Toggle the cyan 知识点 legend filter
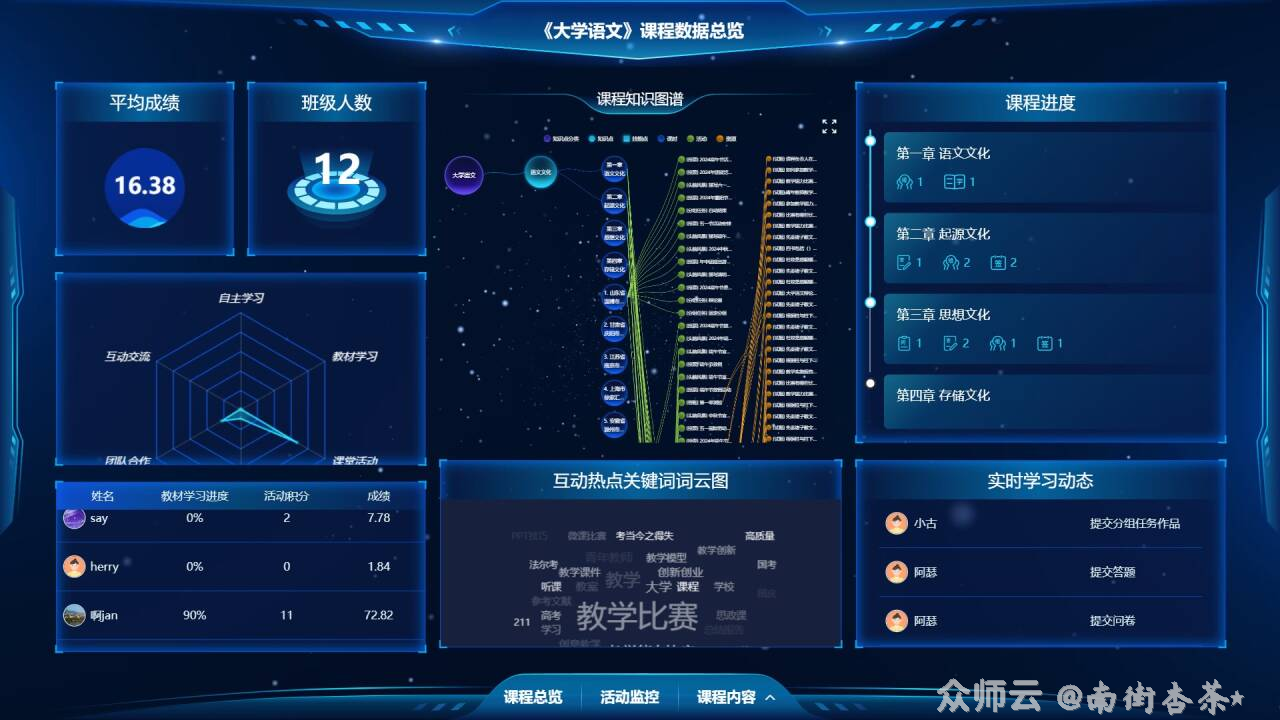Viewport: 1280px width, 720px height. [592, 137]
